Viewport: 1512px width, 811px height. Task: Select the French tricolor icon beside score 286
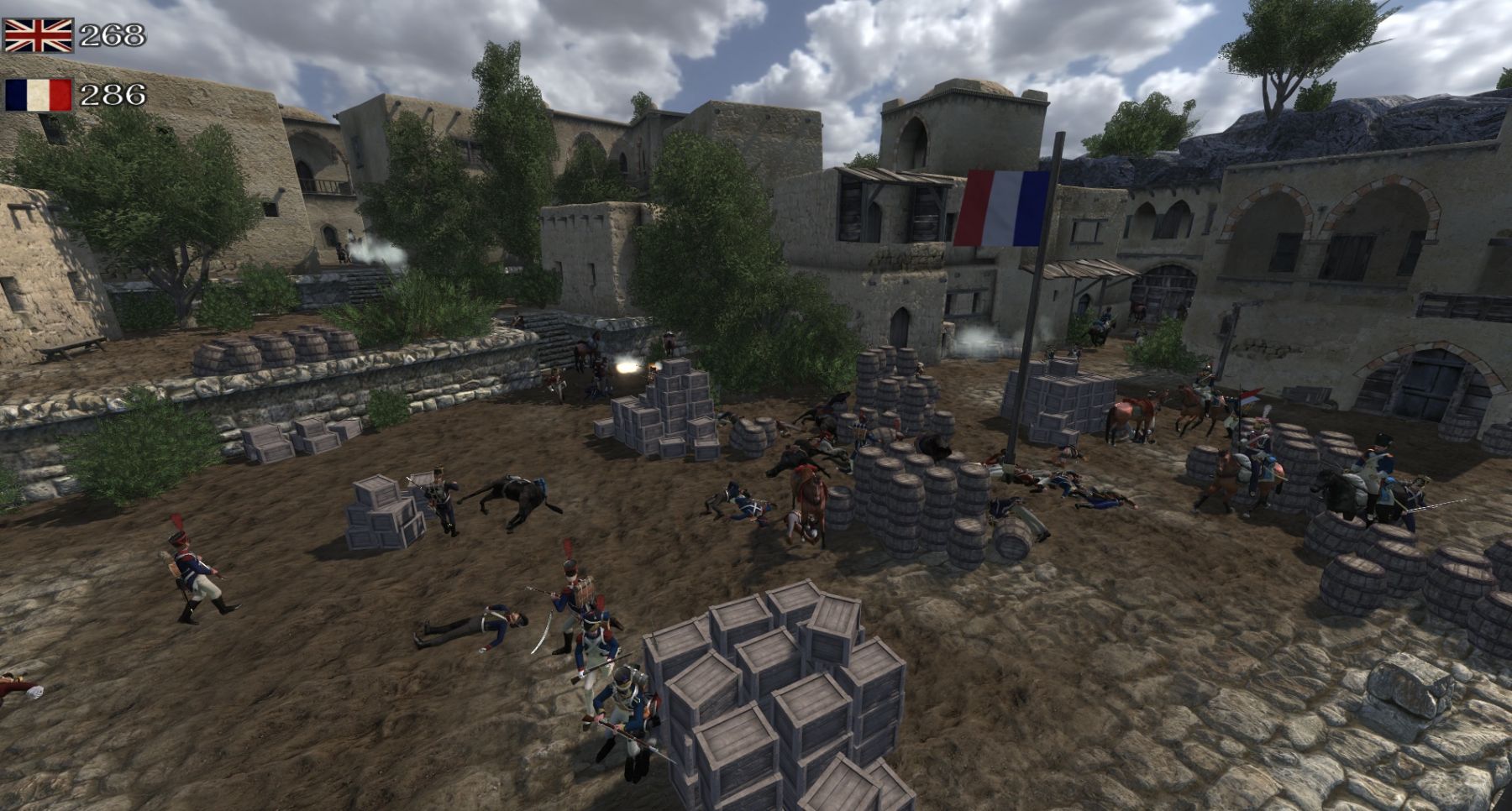pos(39,95)
